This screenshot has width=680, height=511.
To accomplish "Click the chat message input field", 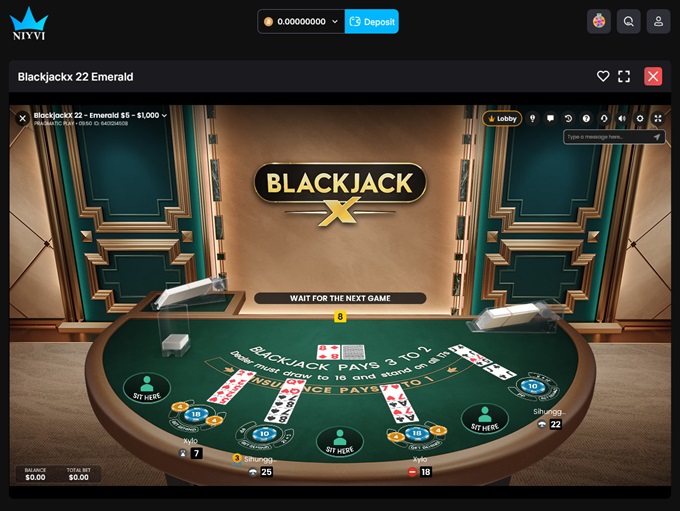I will 606,137.
